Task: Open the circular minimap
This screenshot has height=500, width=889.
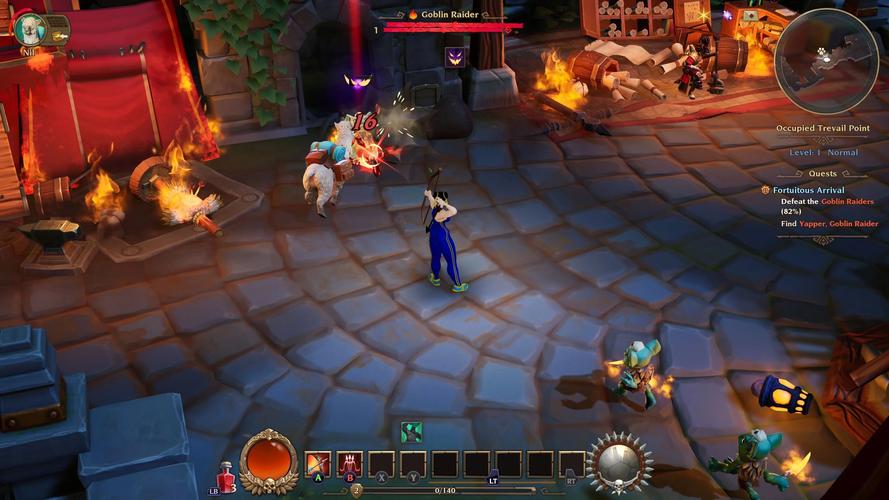Action: 826,62
